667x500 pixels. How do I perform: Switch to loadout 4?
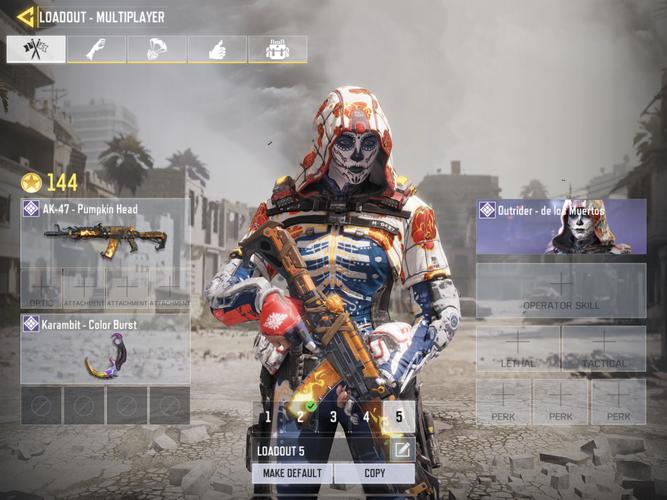[x=366, y=416]
